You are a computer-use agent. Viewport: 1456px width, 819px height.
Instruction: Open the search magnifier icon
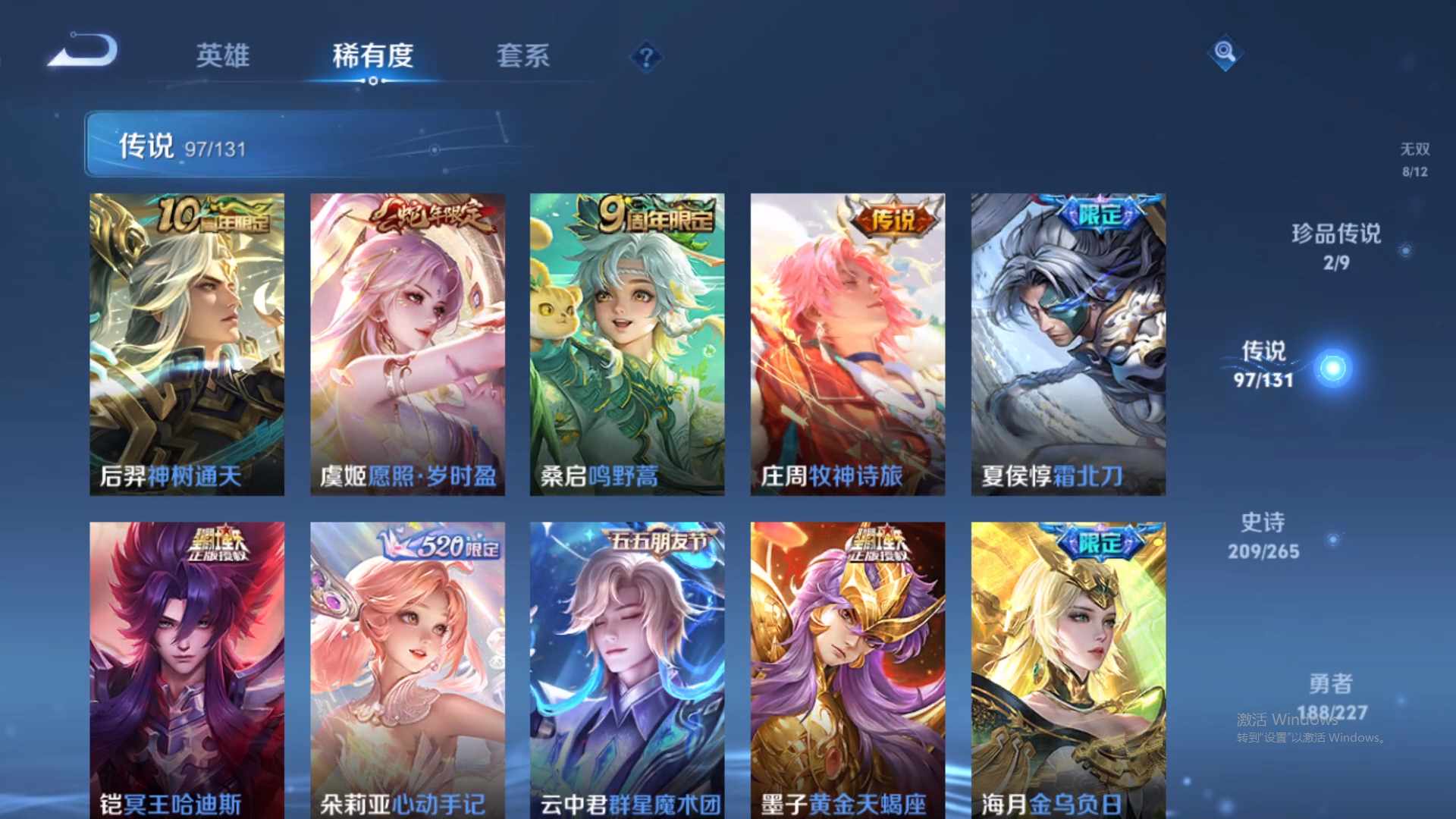(x=1224, y=54)
